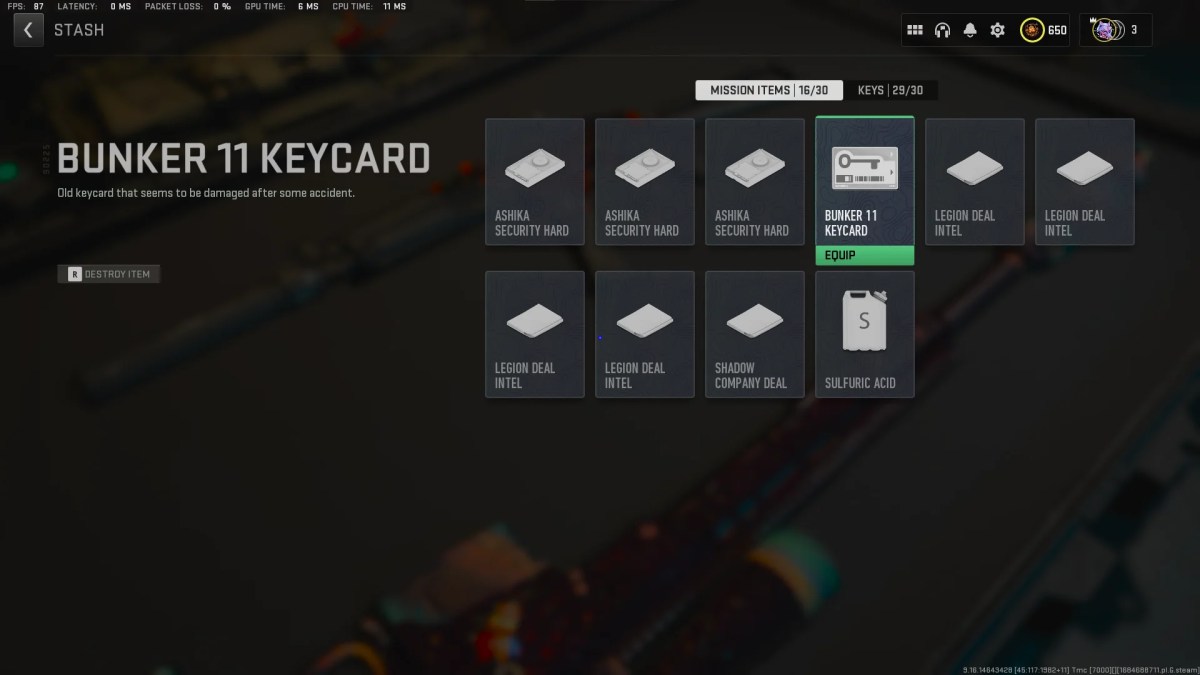Image resolution: width=1200 pixels, height=675 pixels.
Task: Select the Mission Items tab
Action: (x=769, y=90)
